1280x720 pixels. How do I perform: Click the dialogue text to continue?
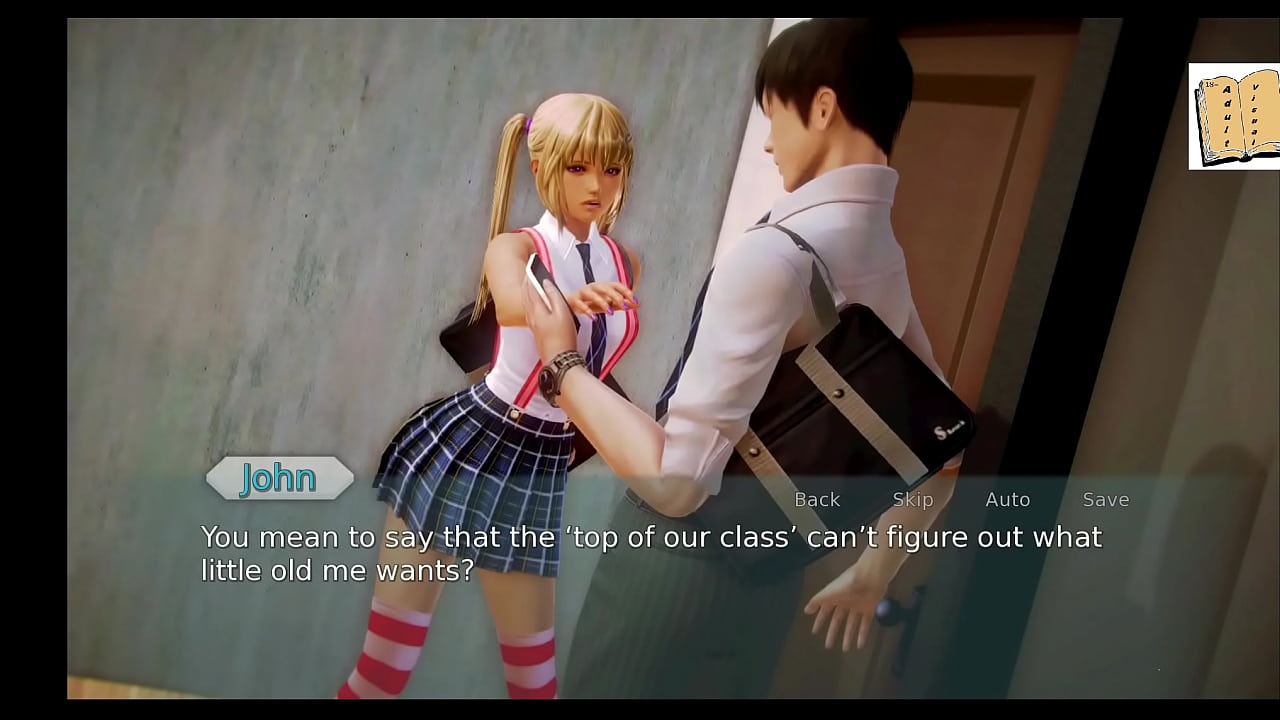[x=650, y=553]
